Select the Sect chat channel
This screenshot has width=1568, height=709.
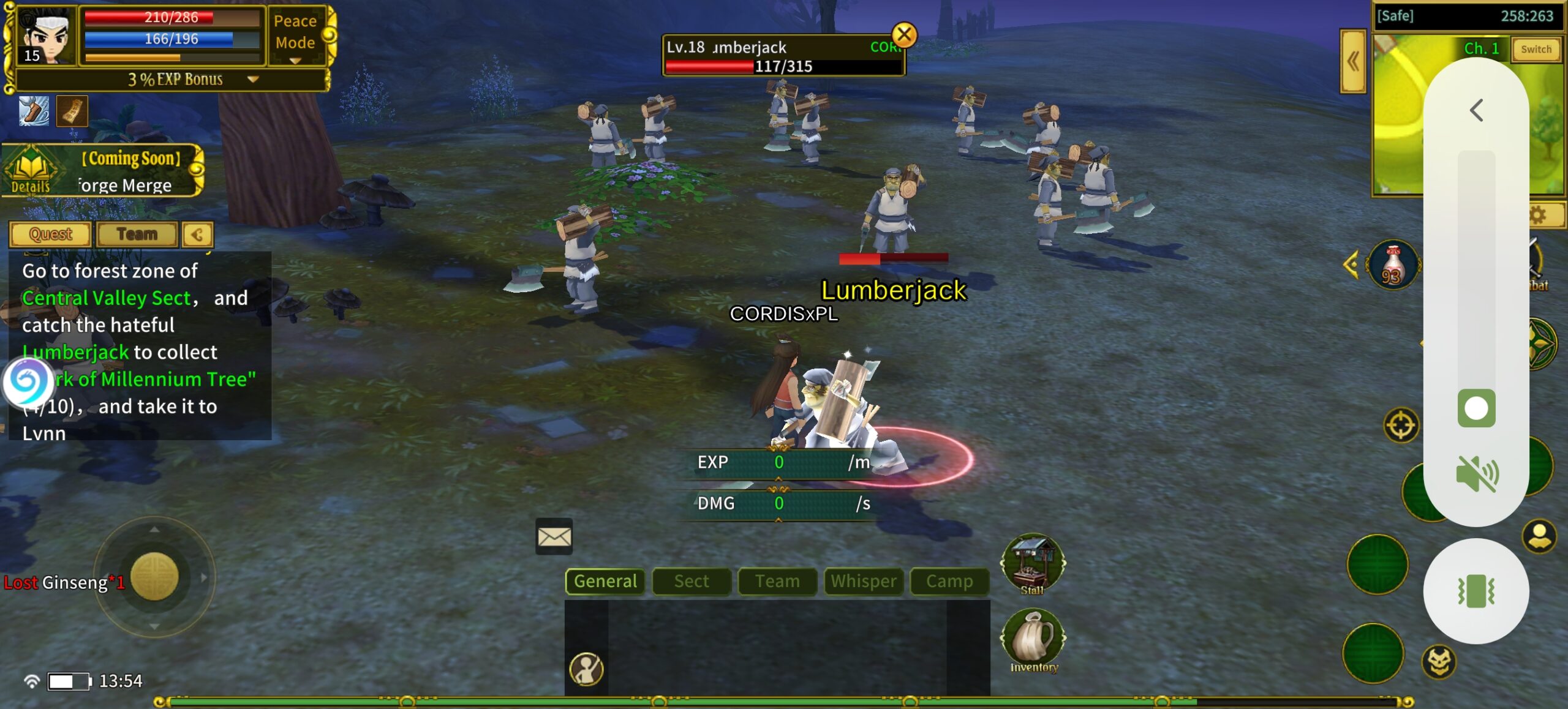tap(692, 581)
